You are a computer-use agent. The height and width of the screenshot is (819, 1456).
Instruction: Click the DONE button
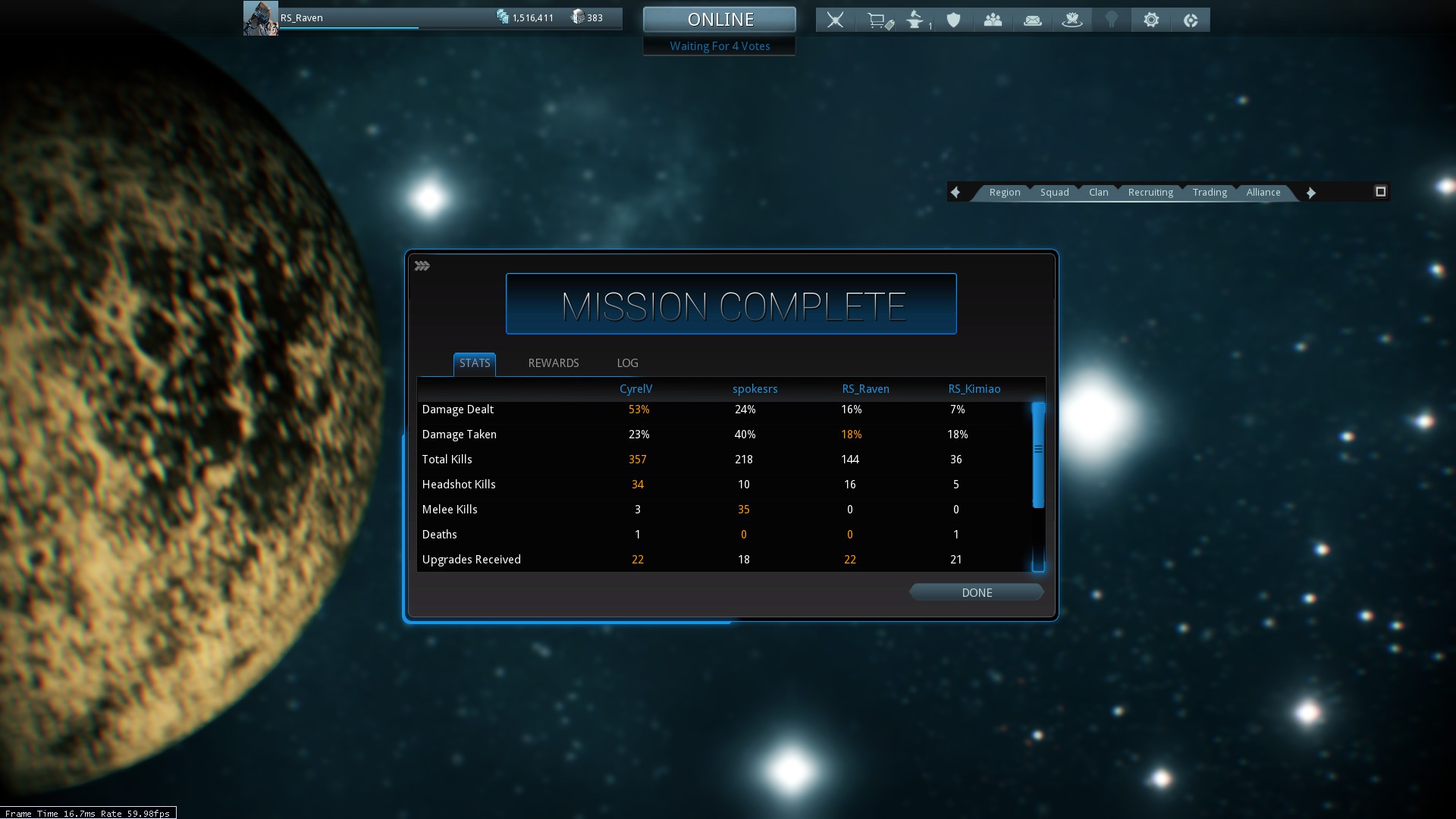tap(976, 592)
